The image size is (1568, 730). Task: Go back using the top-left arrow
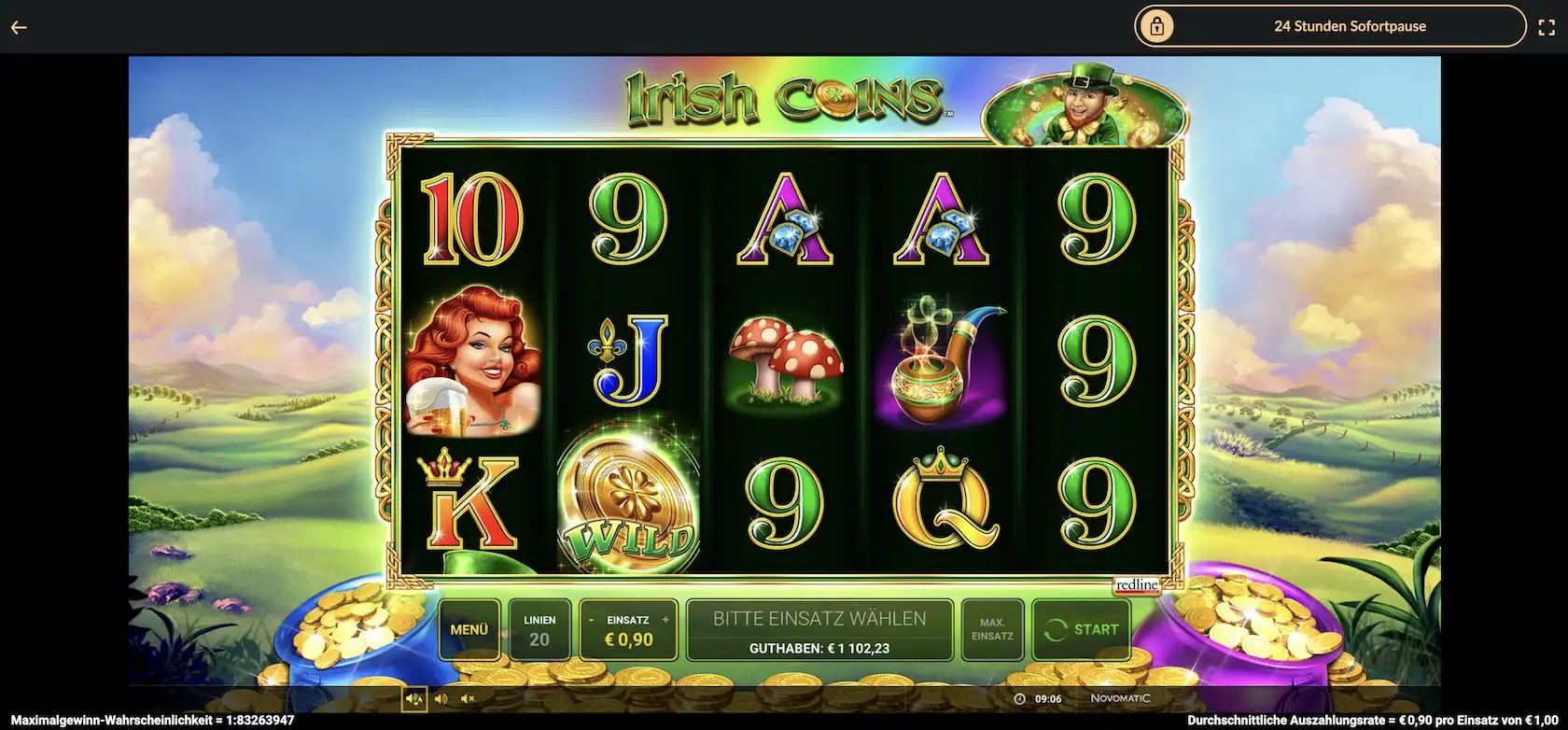19,27
